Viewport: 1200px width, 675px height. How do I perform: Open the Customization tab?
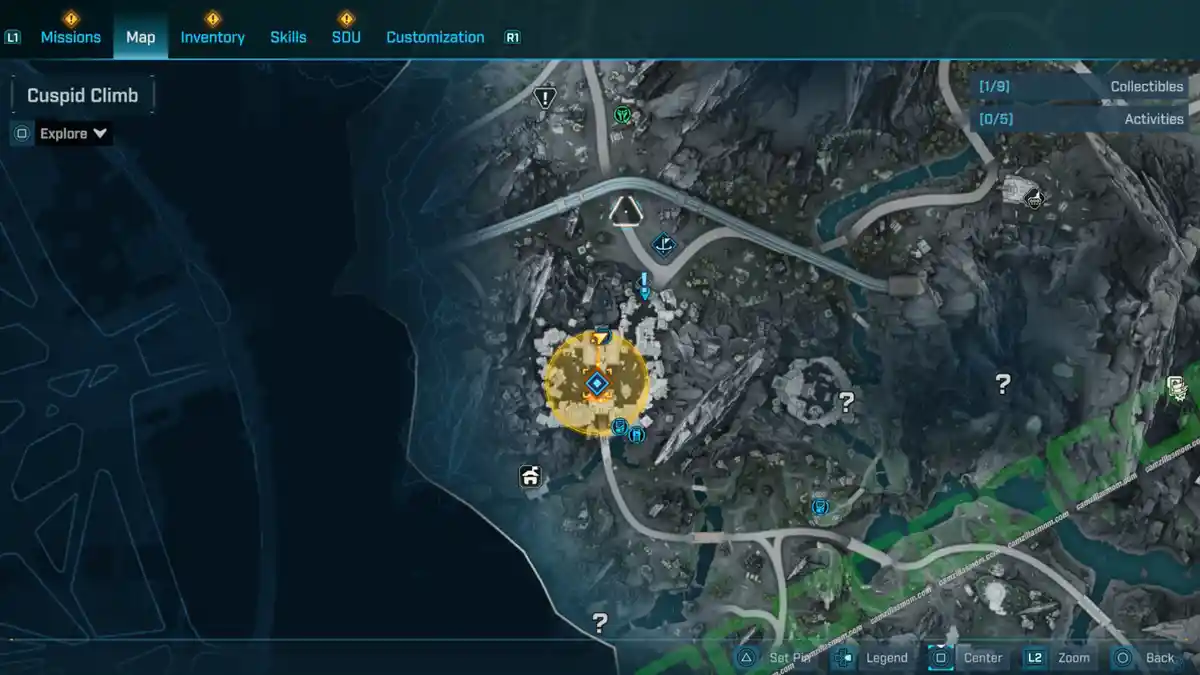435,37
